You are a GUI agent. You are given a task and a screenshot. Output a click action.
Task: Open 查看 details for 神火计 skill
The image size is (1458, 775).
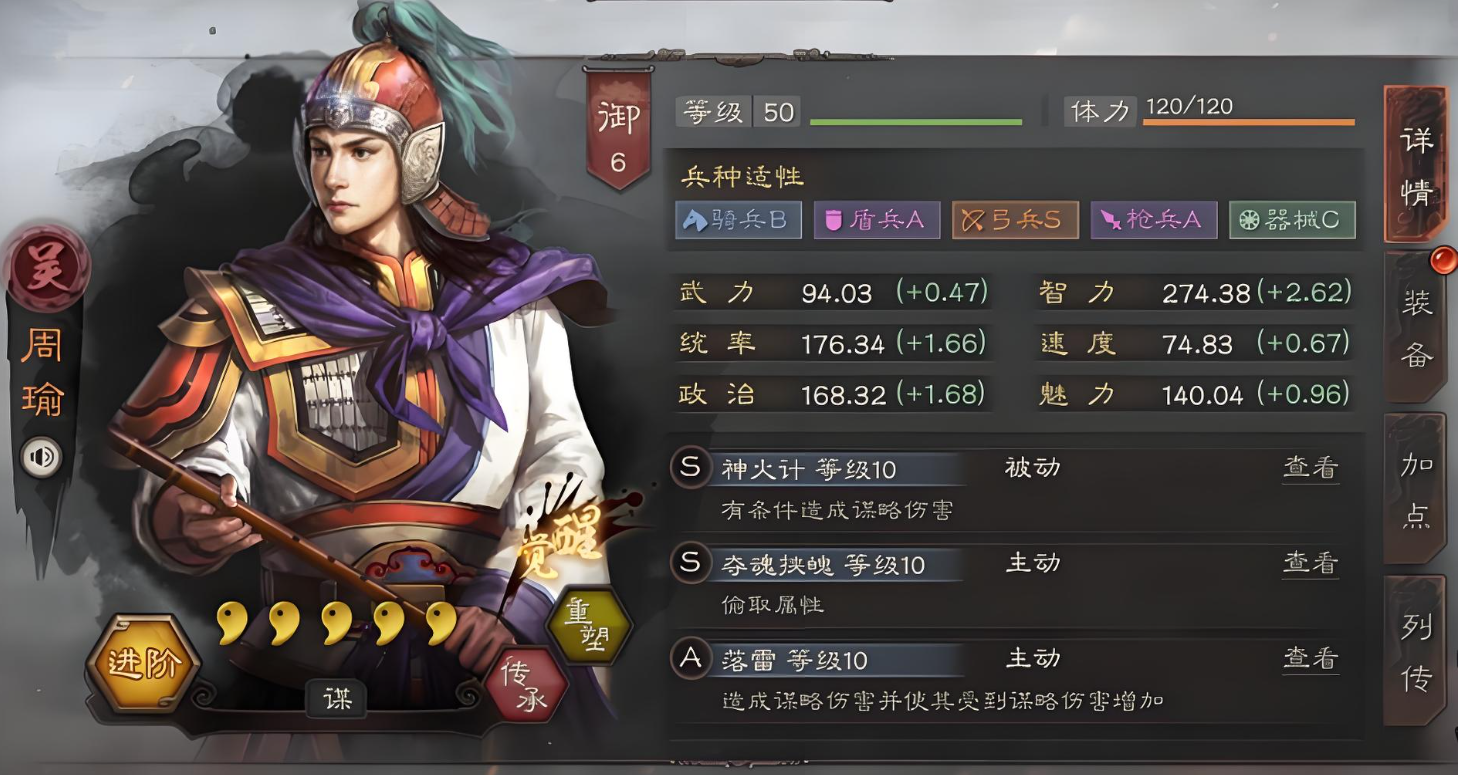pos(1311,467)
